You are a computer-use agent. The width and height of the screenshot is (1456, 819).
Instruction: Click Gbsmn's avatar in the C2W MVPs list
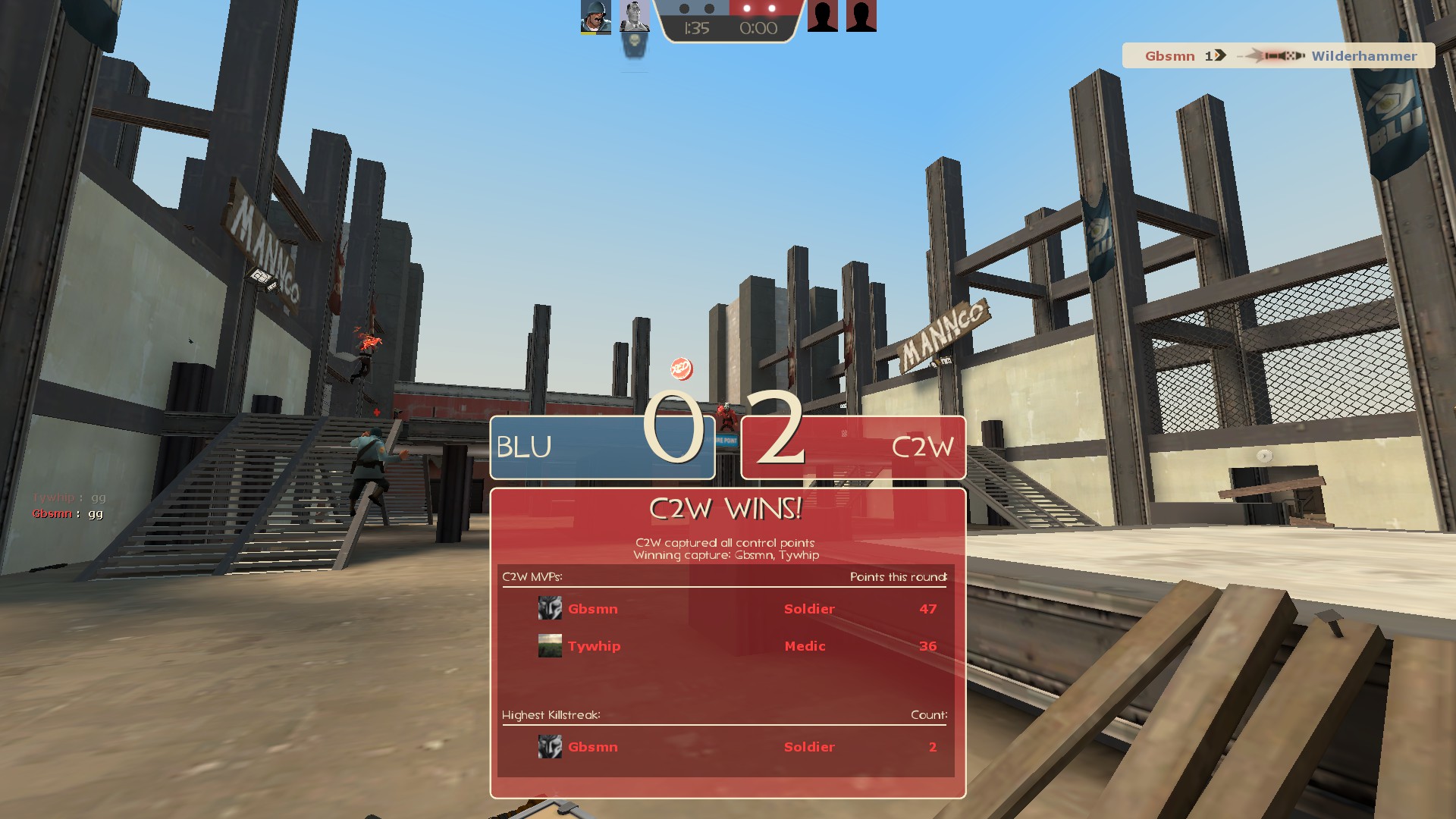pos(550,608)
